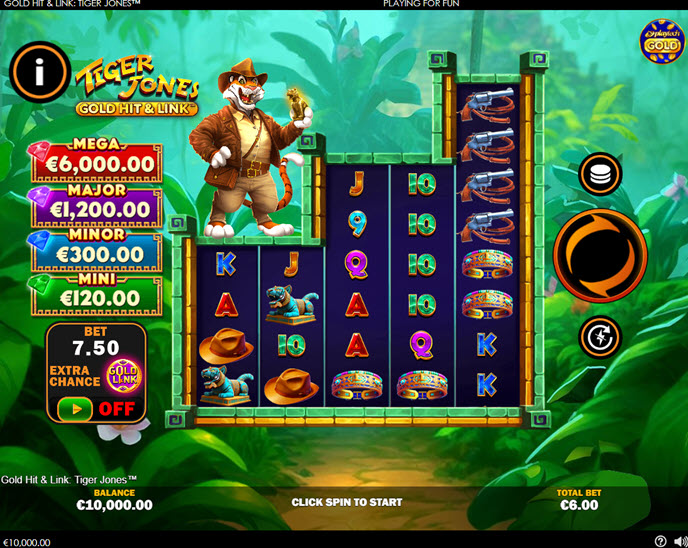Image resolution: width=688 pixels, height=548 pixels.
Task: Spin the reels with the big orange button
Action: pos(600,255)
